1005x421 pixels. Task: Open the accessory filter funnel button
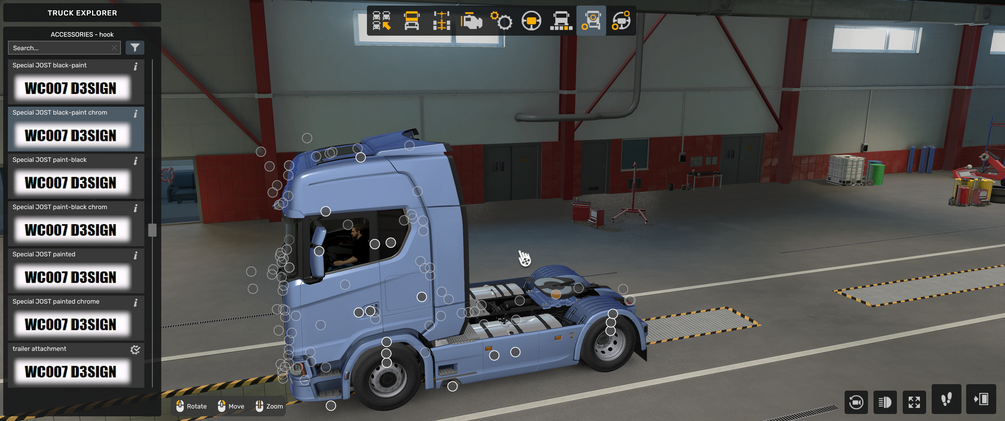click(x=135, y=48)
